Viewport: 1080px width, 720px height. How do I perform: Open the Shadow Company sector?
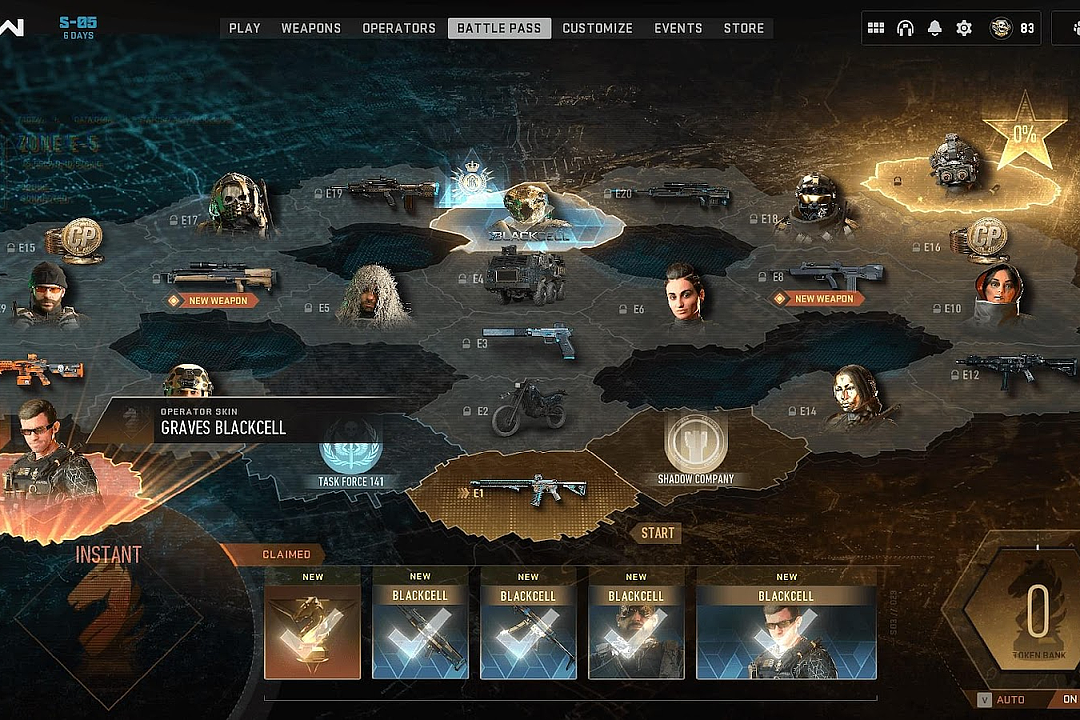tap(696, 452)
